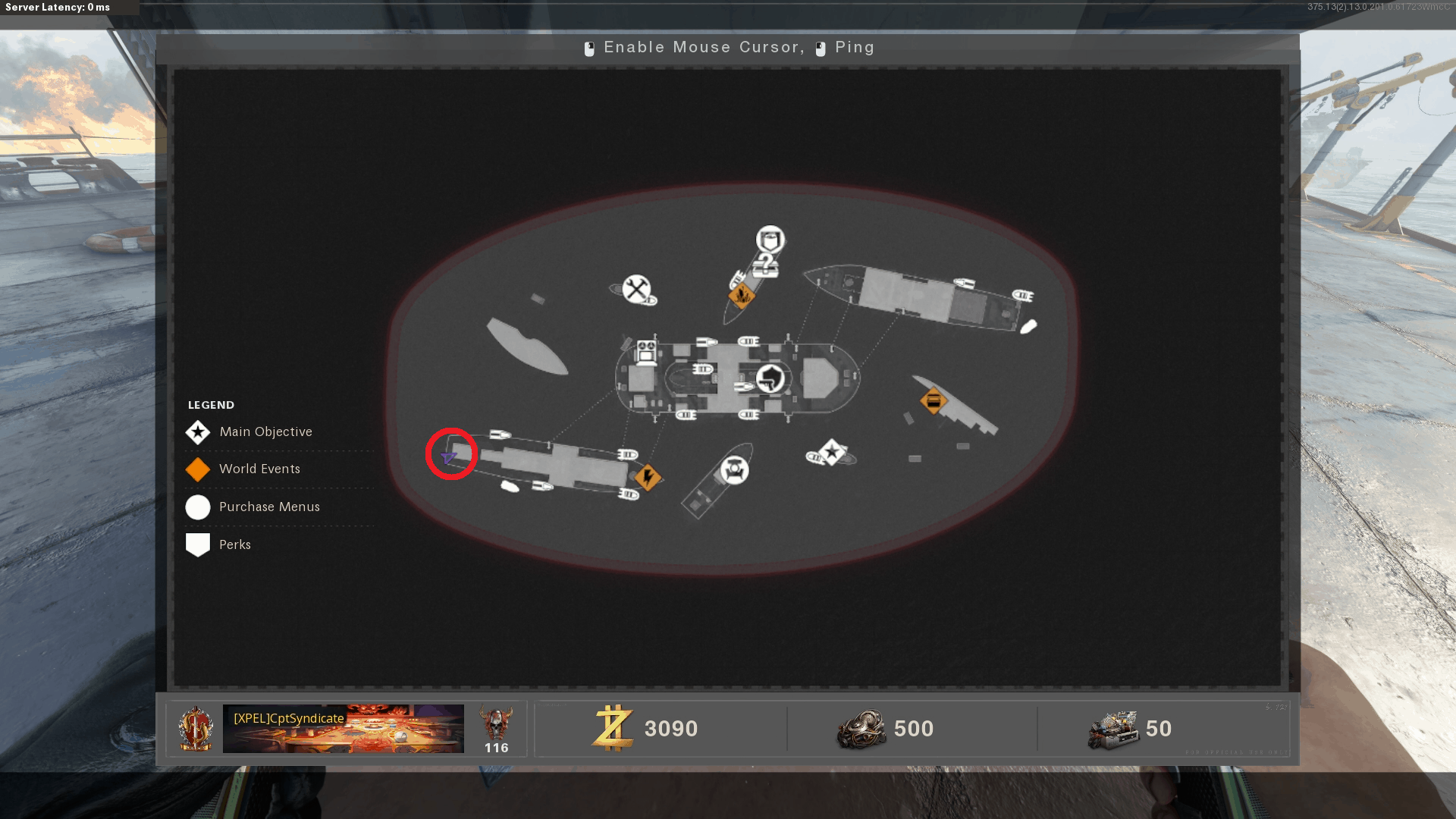Ping the orange lightning bolt world event
Image resolution: width=1456 pixels, height=819 pixels.
[648, 477]
